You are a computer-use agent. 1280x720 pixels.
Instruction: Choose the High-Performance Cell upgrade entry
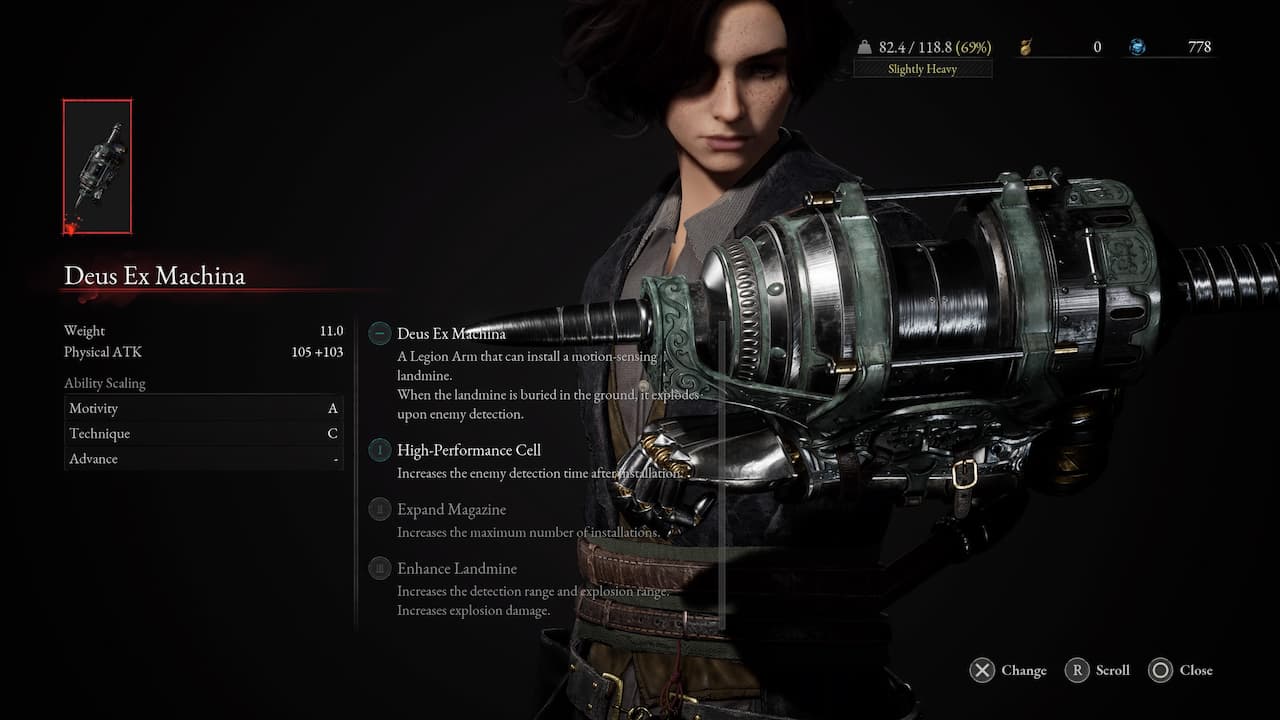click(468, 450)
